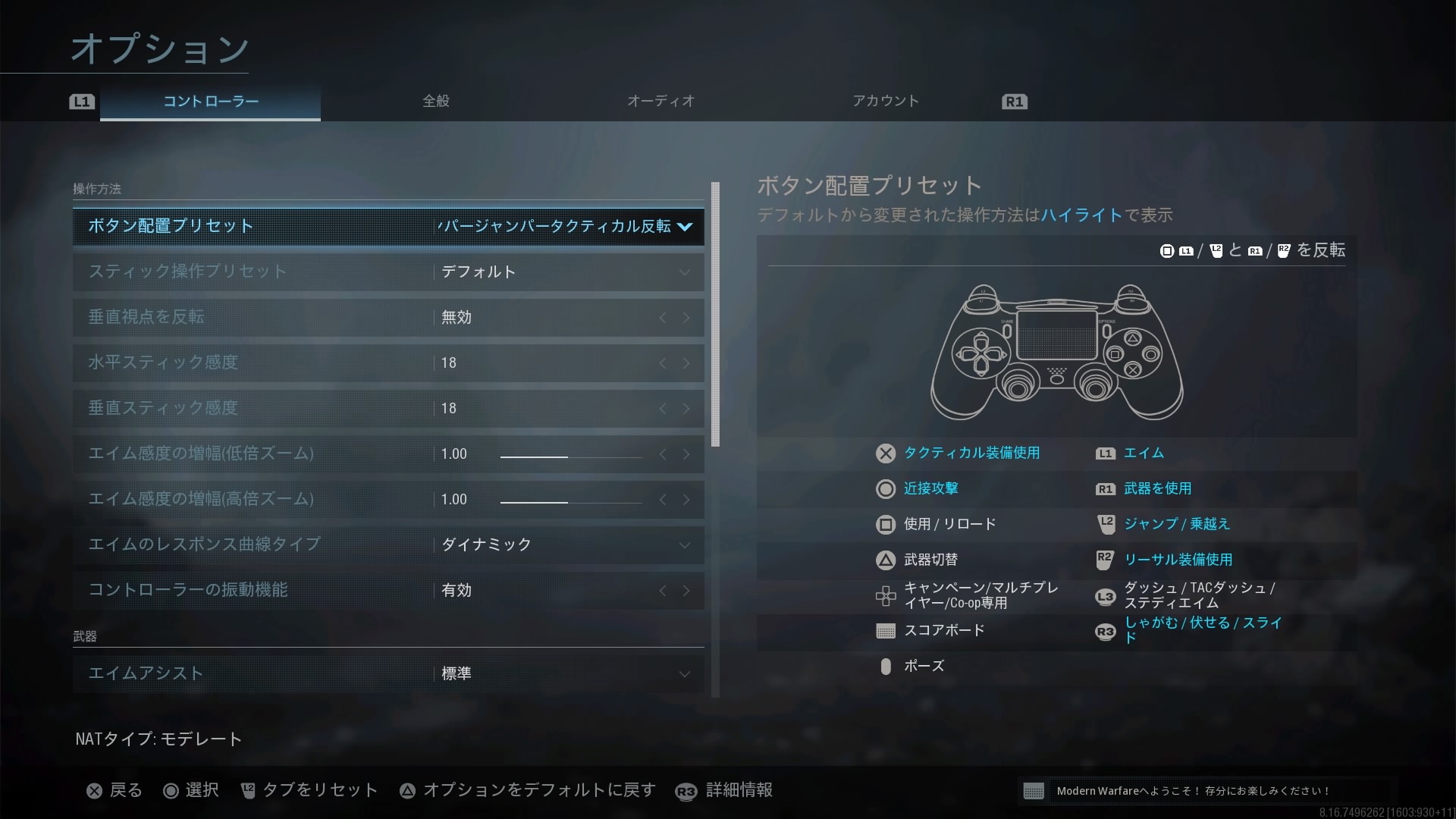This screenshot has height=819, width=1456.
Task: Open the エイムアシスト dropdown
Action: click(x=684, y=674)
